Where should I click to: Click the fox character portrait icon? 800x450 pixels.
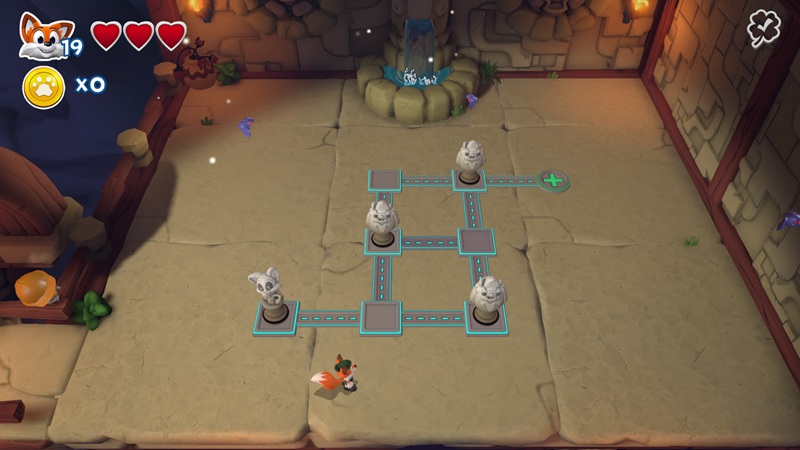point(40,35)
